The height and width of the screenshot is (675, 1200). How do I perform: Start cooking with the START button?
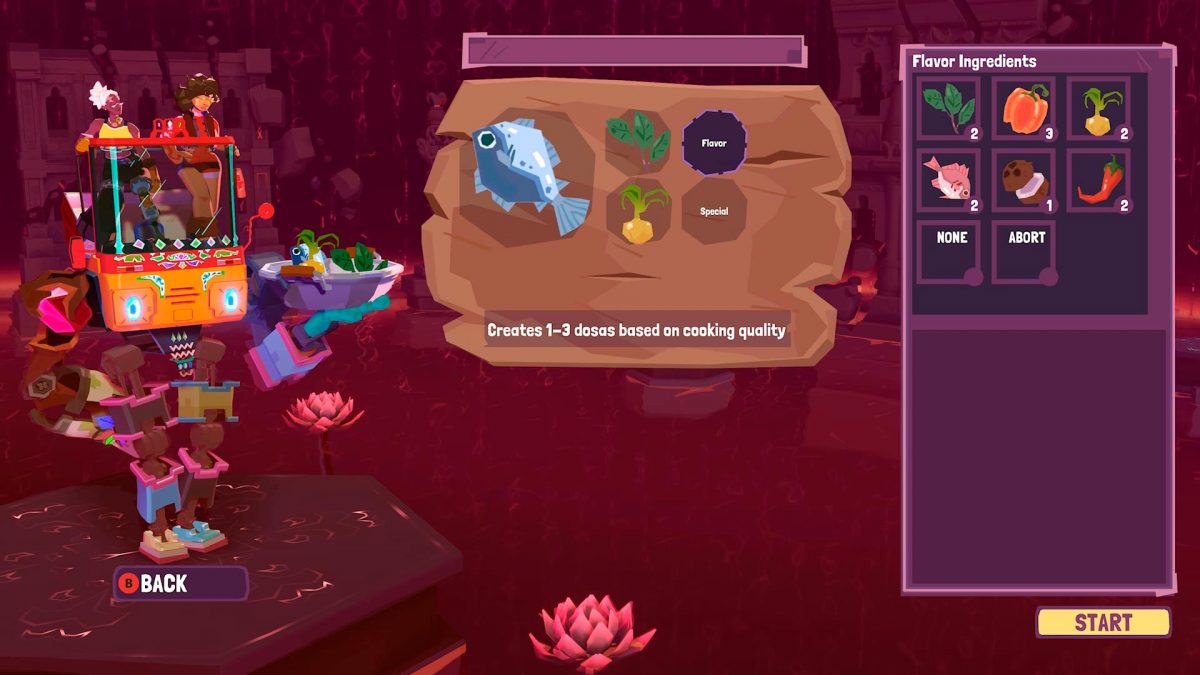1103,622
